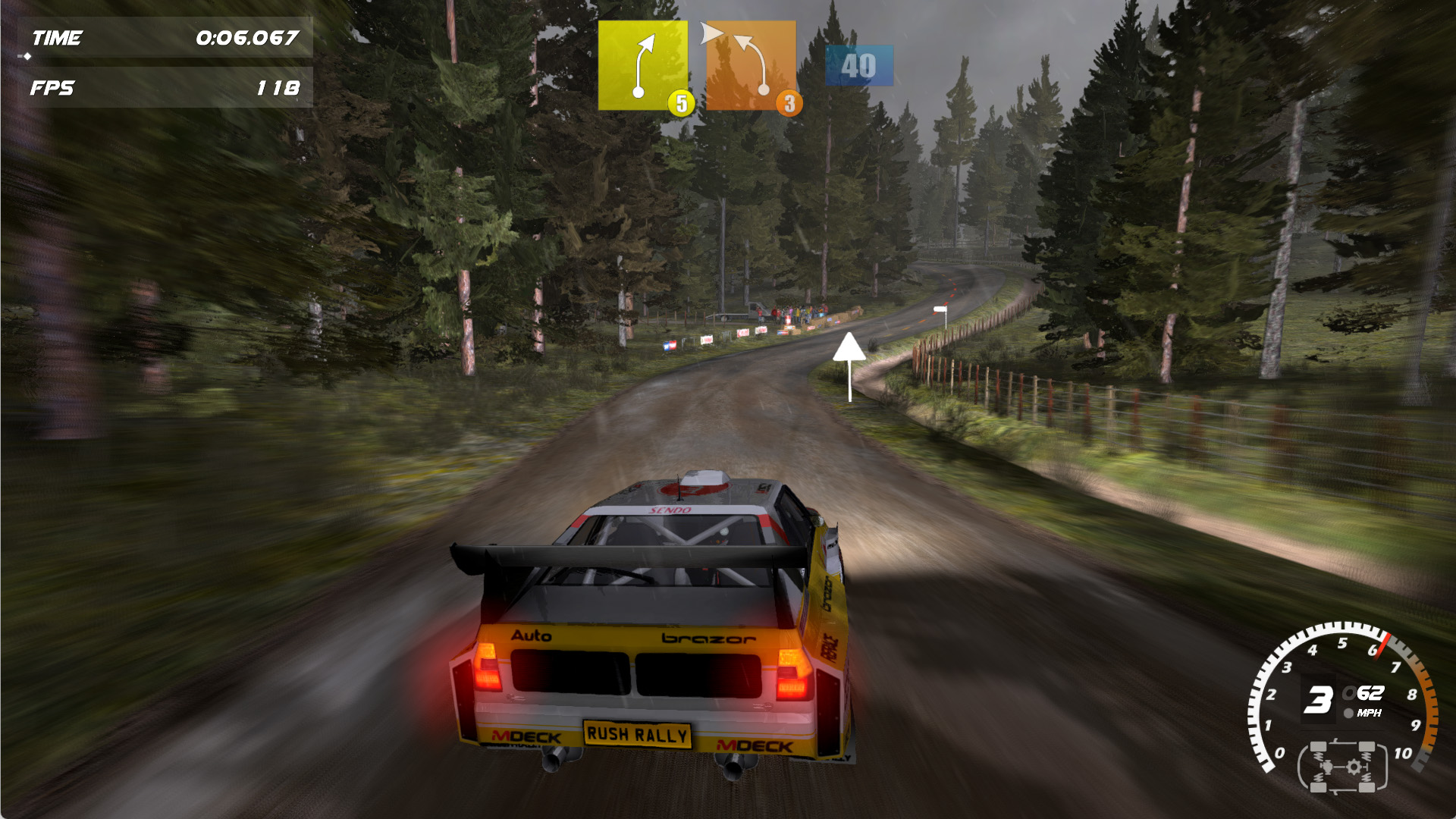
Task: Click the blue 40 distance marker
Action: click(x=858, y=66)
